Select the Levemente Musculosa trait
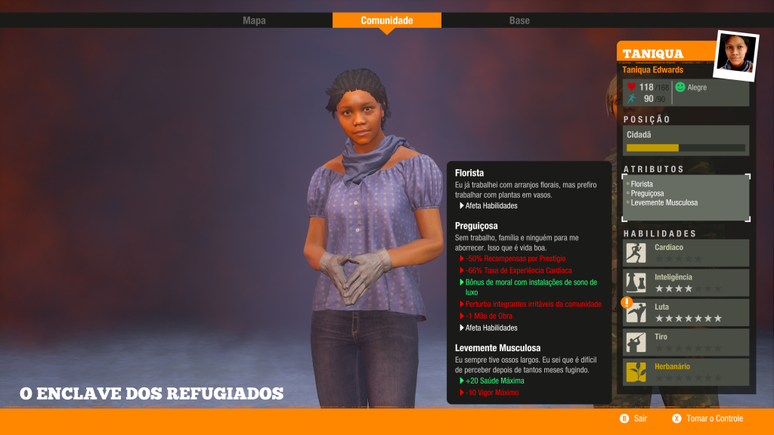Image resolution: width=774 pixels, height=435 pixels. [664, 203]
